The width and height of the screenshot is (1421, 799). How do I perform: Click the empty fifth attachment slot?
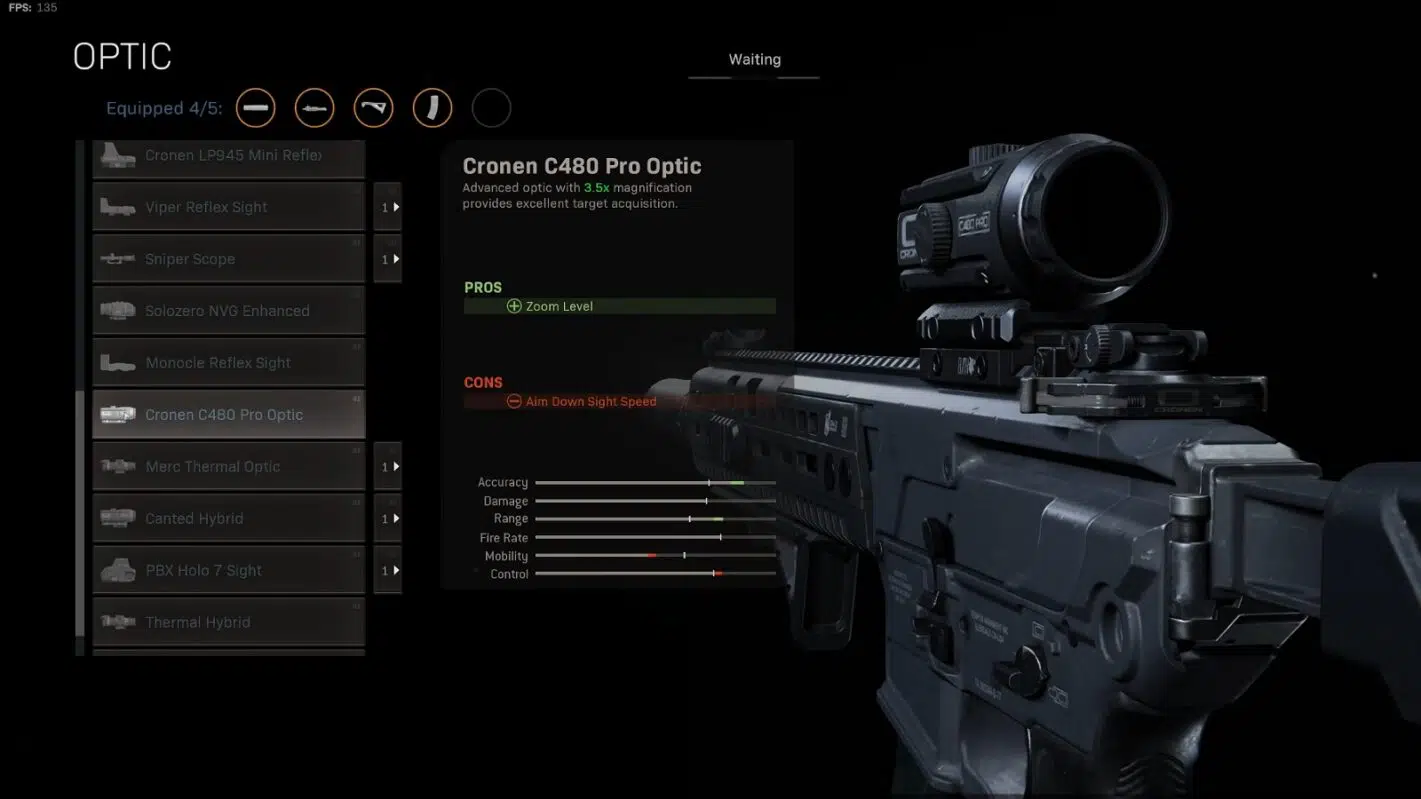point(491,108)
